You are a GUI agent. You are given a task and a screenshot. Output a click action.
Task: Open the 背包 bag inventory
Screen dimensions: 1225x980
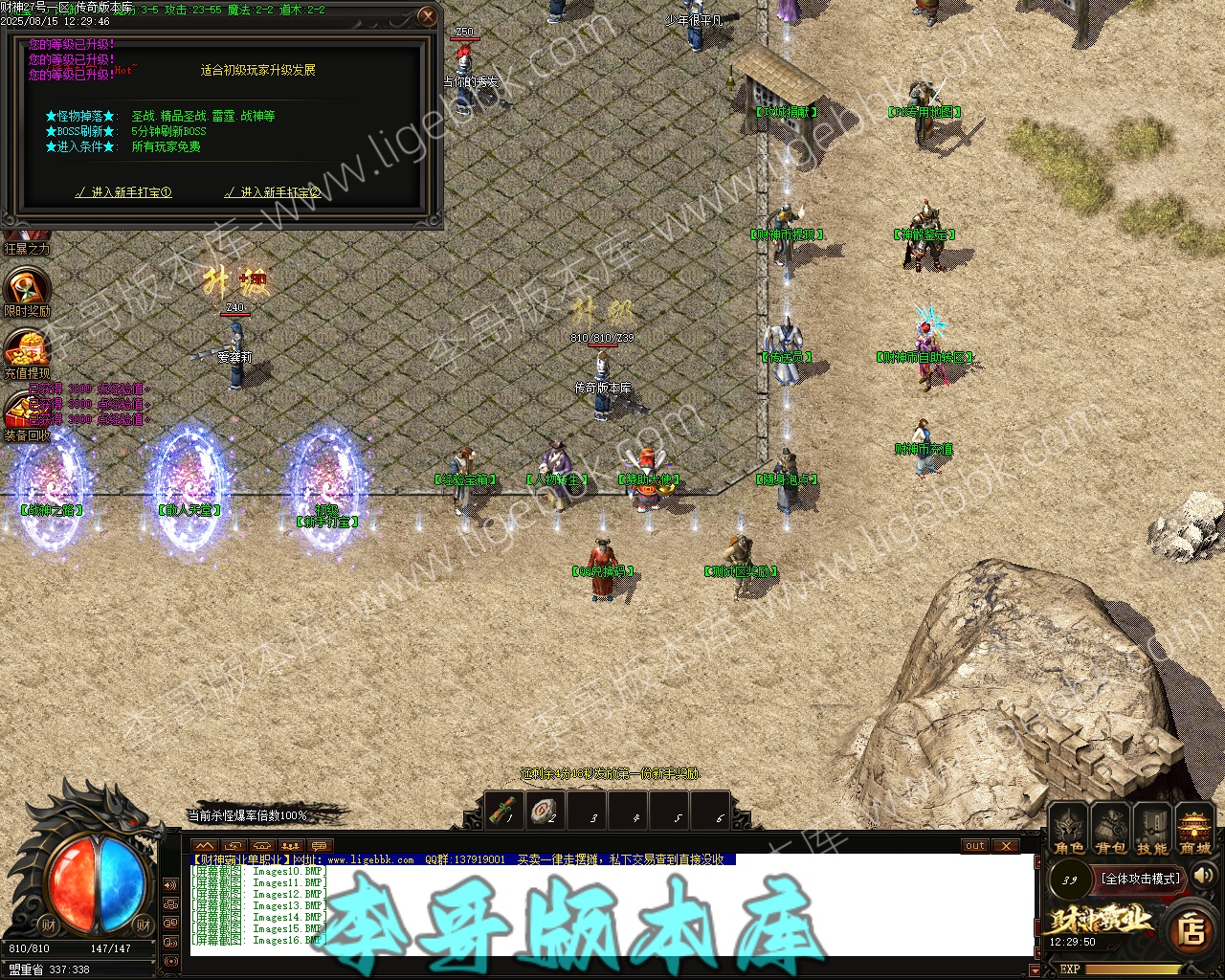coord(1110,827)
